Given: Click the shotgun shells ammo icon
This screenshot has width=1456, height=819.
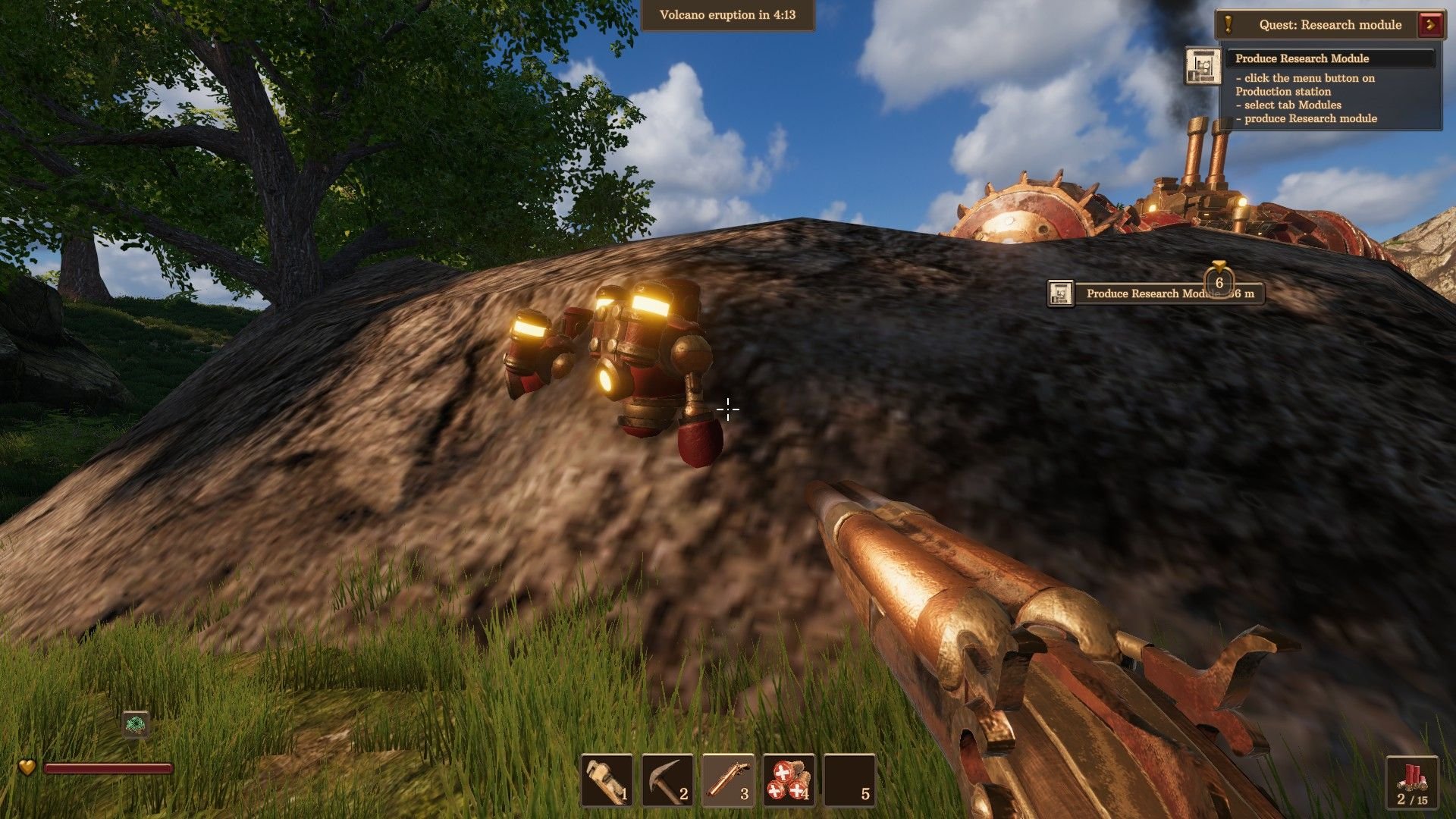Looking at the screenshot, I should (1411, 777).
